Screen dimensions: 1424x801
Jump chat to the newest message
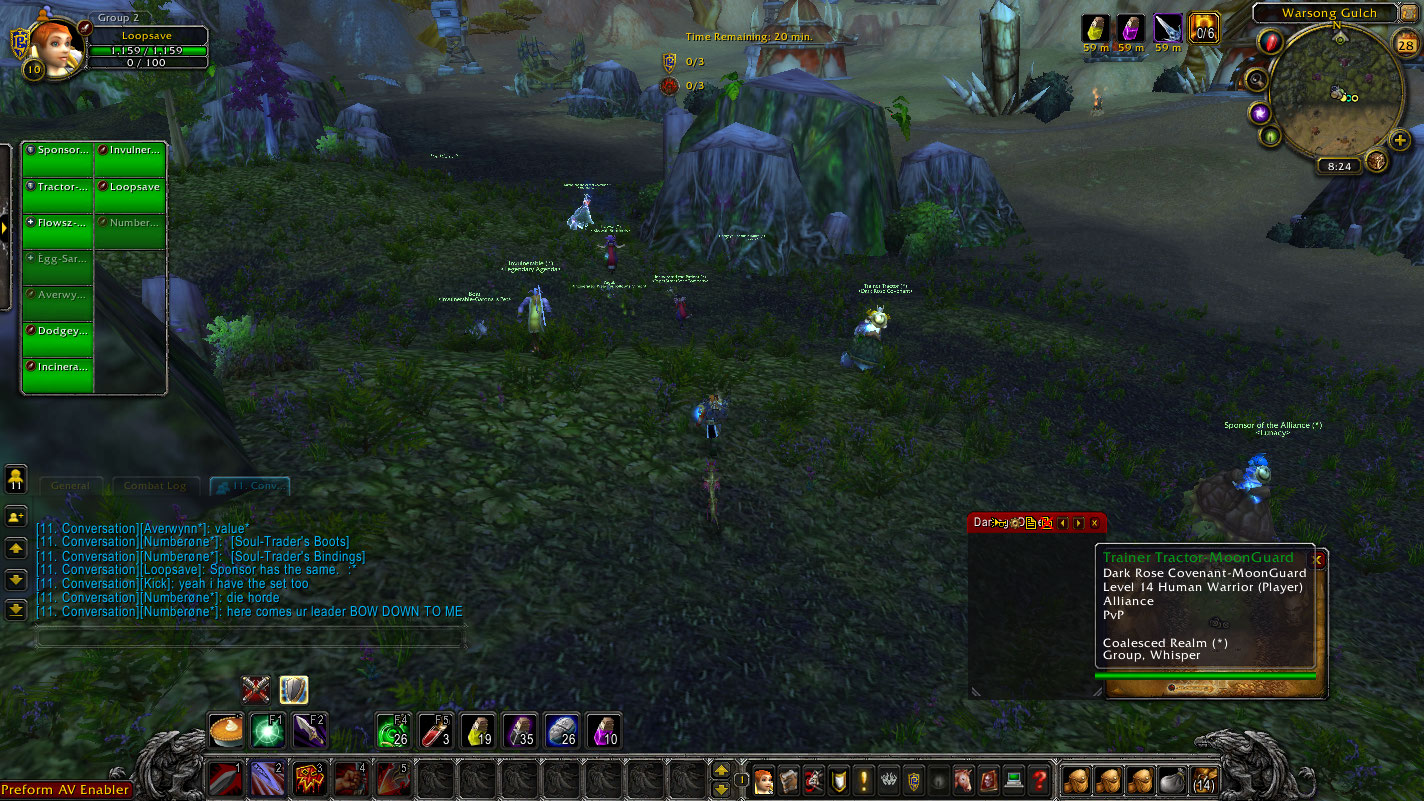[16, 608]
